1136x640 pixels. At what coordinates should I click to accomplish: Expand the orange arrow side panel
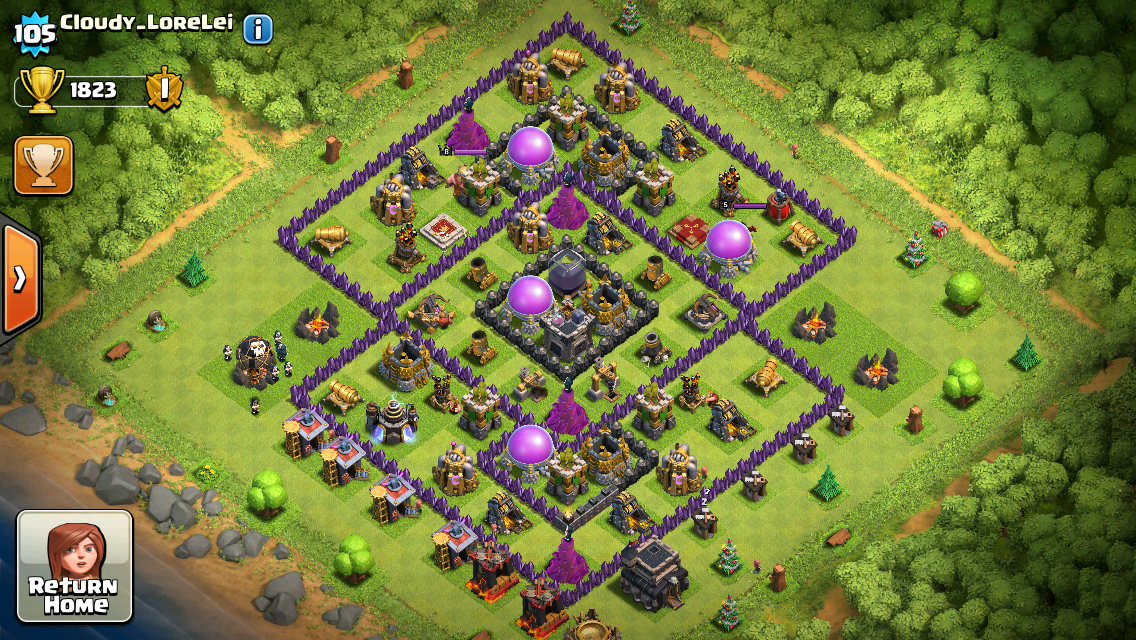coord(19,278)
